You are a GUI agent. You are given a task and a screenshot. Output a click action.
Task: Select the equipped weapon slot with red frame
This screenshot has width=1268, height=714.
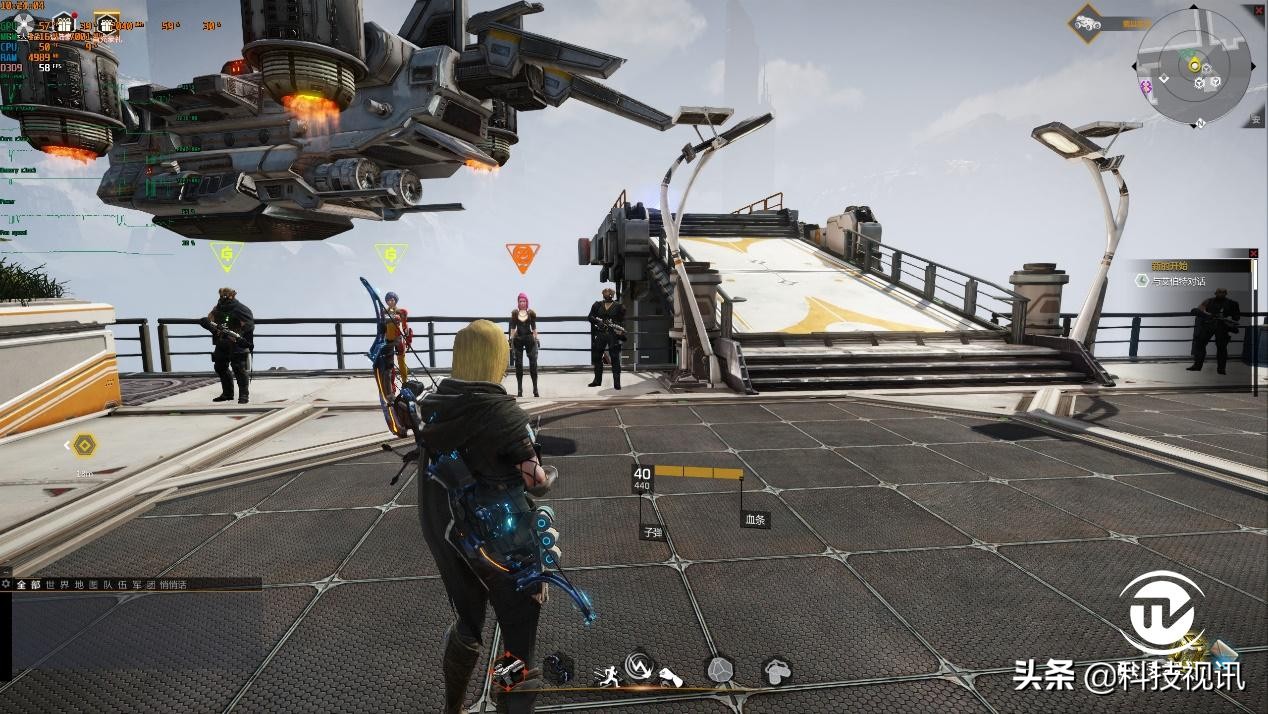pyautogui.click(x=508, y=670)
